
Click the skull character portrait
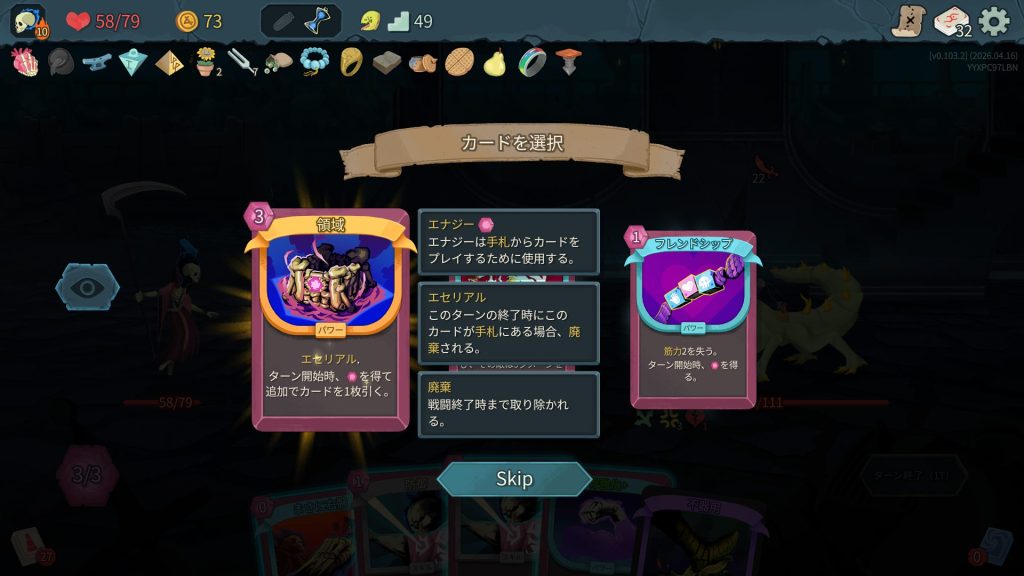pyautogui.click(x=27, y=21)
